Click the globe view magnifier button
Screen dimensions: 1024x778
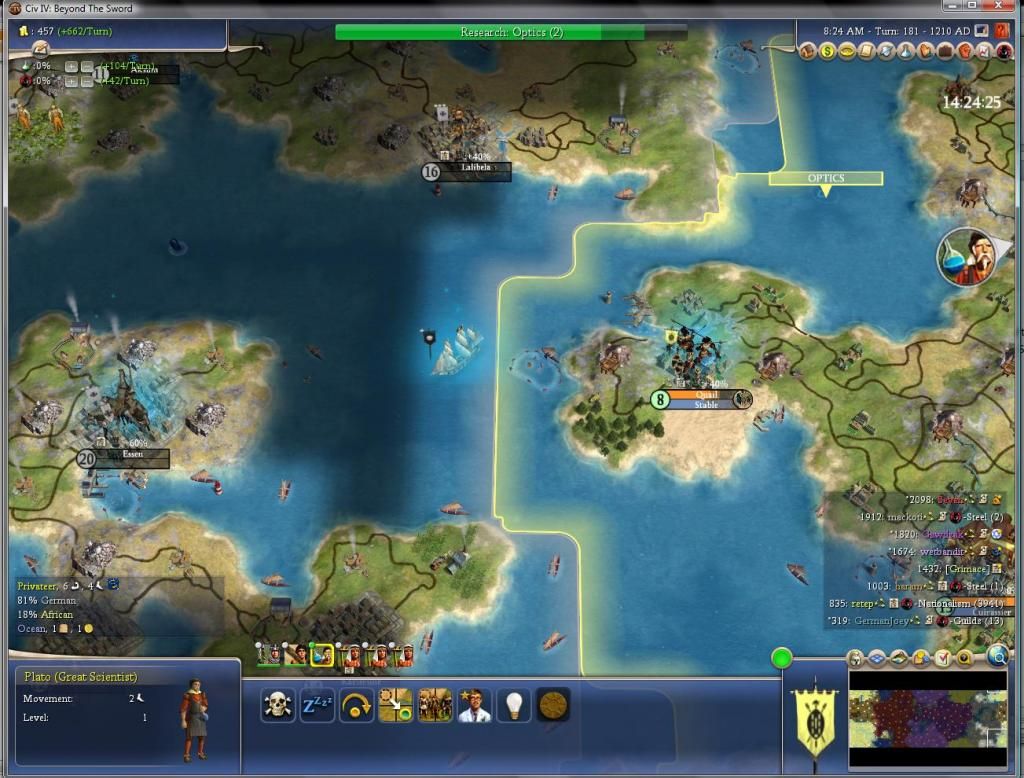coord(997,656)
